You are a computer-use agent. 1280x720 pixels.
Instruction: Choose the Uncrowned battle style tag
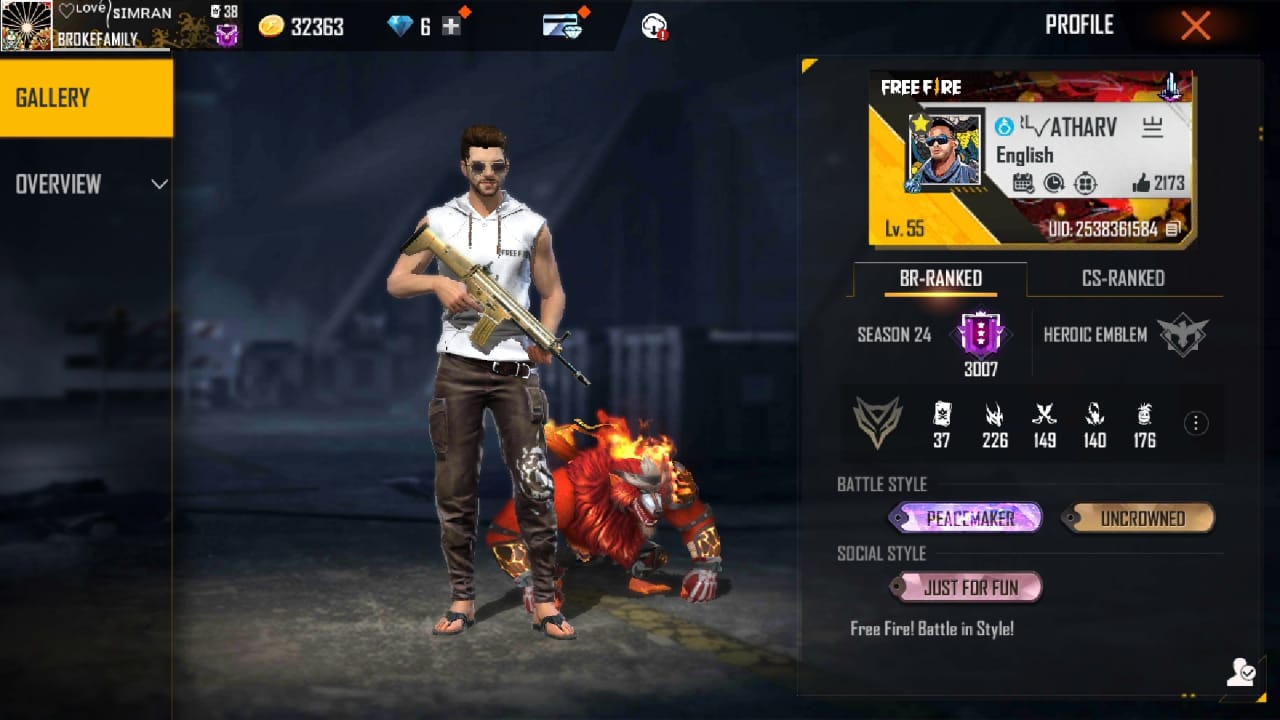(1140, 518)
